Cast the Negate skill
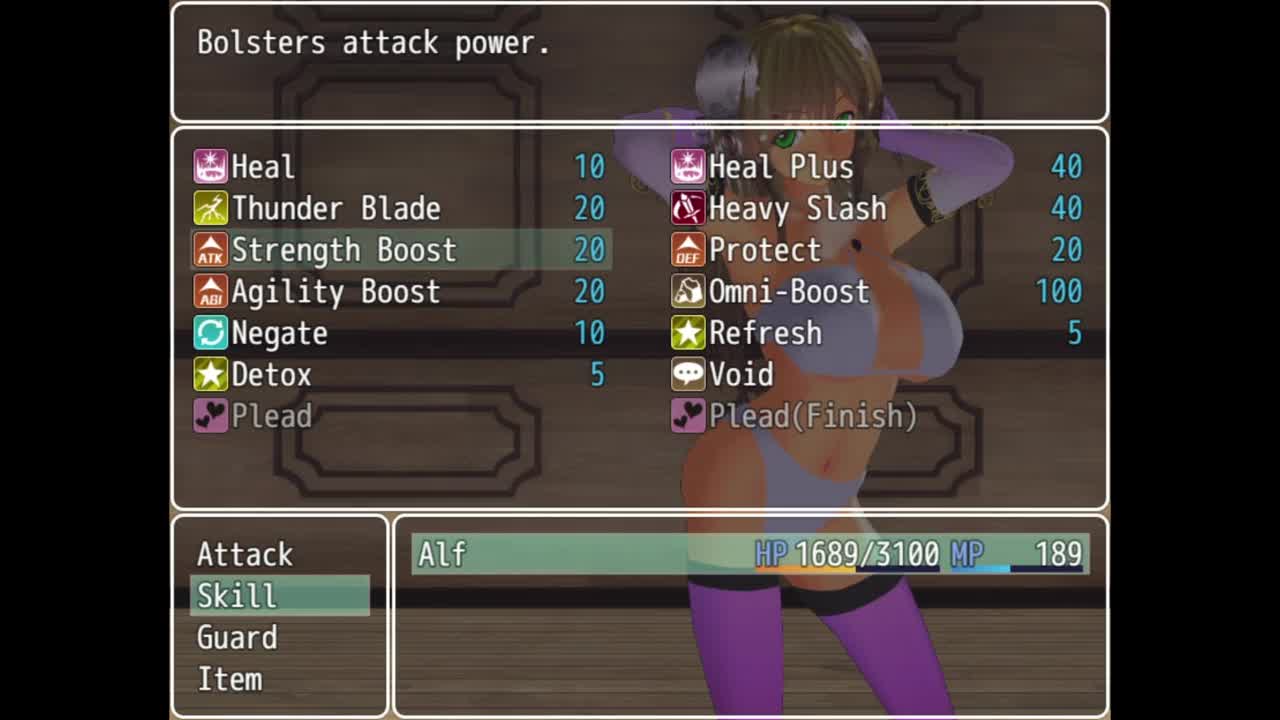The width and height of the screenshot is (1280, 720). click(400, 333)
